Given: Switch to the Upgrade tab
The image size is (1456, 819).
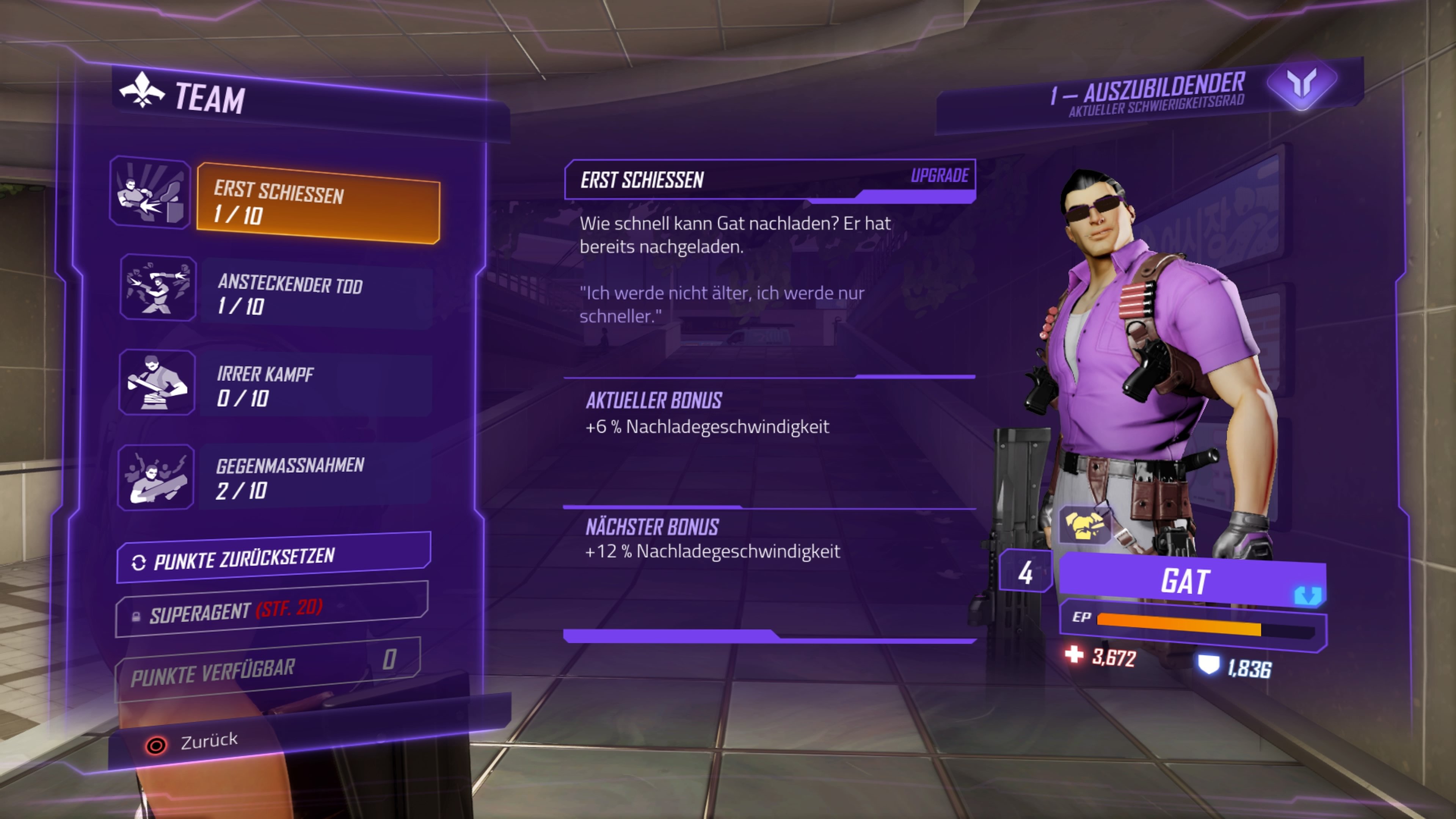Looking at the screenshot, I should (x=938, y=175).
